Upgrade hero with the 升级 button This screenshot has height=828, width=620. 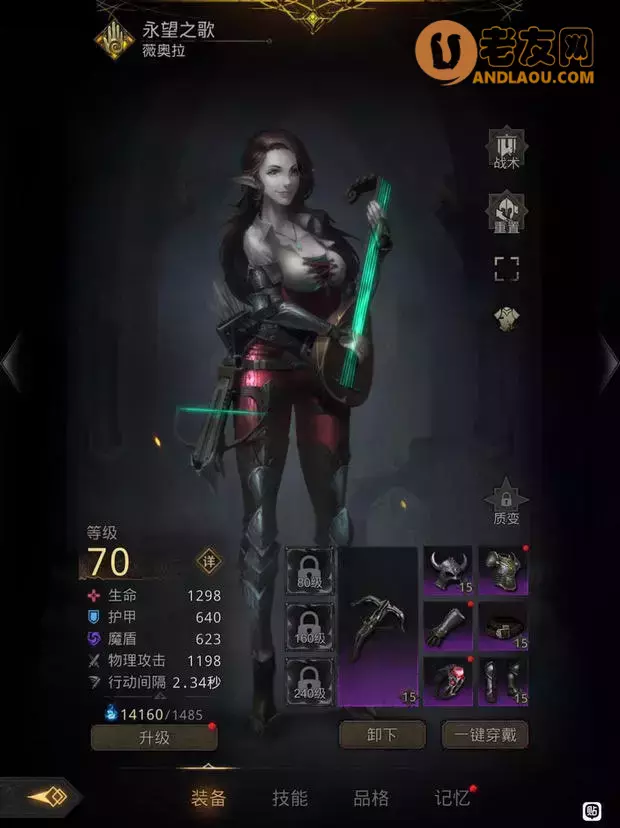point(154,738)
